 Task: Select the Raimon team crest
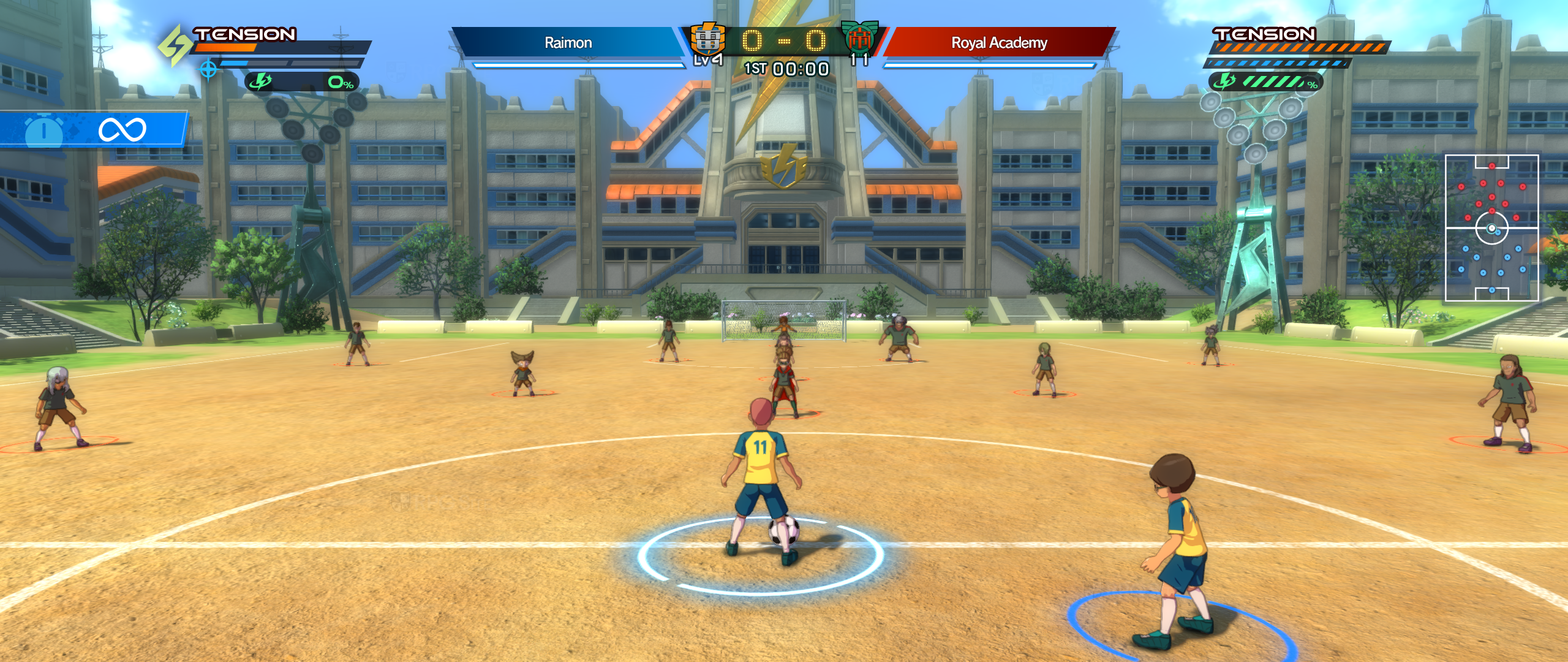pos(707,40)
